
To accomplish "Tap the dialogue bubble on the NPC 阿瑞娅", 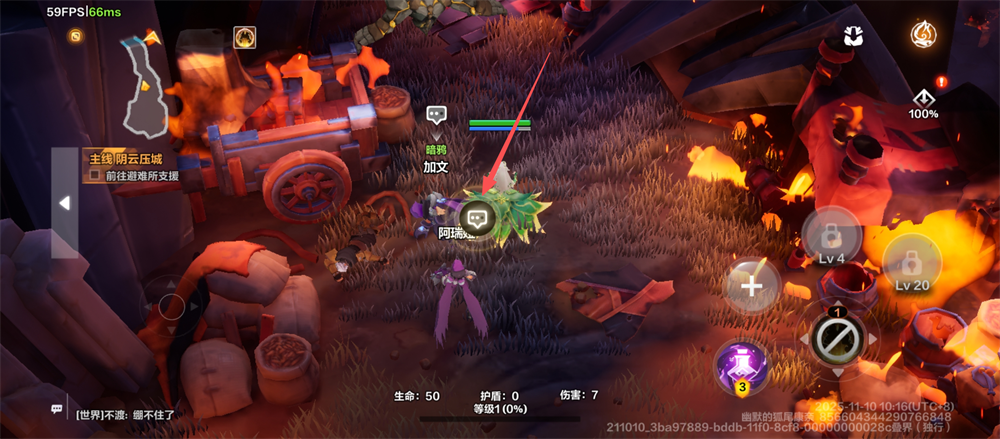I will click(x=478, y=216).
